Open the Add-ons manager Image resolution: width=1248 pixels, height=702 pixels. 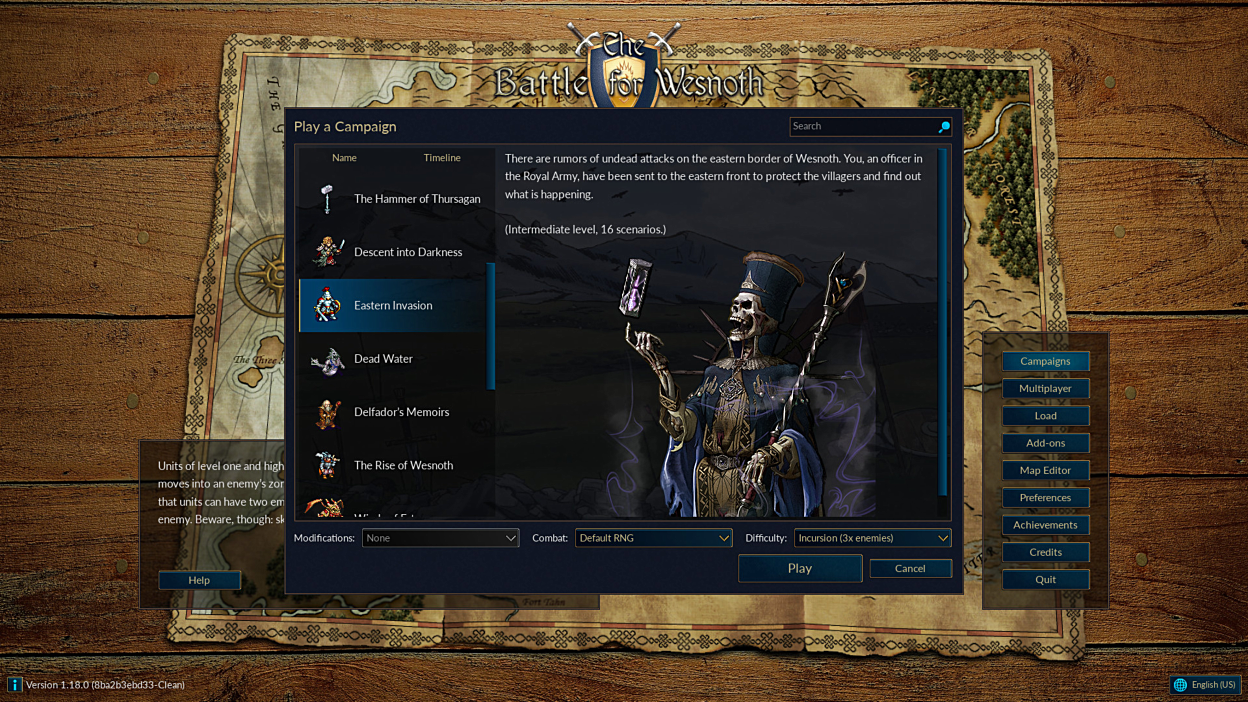1045,443
